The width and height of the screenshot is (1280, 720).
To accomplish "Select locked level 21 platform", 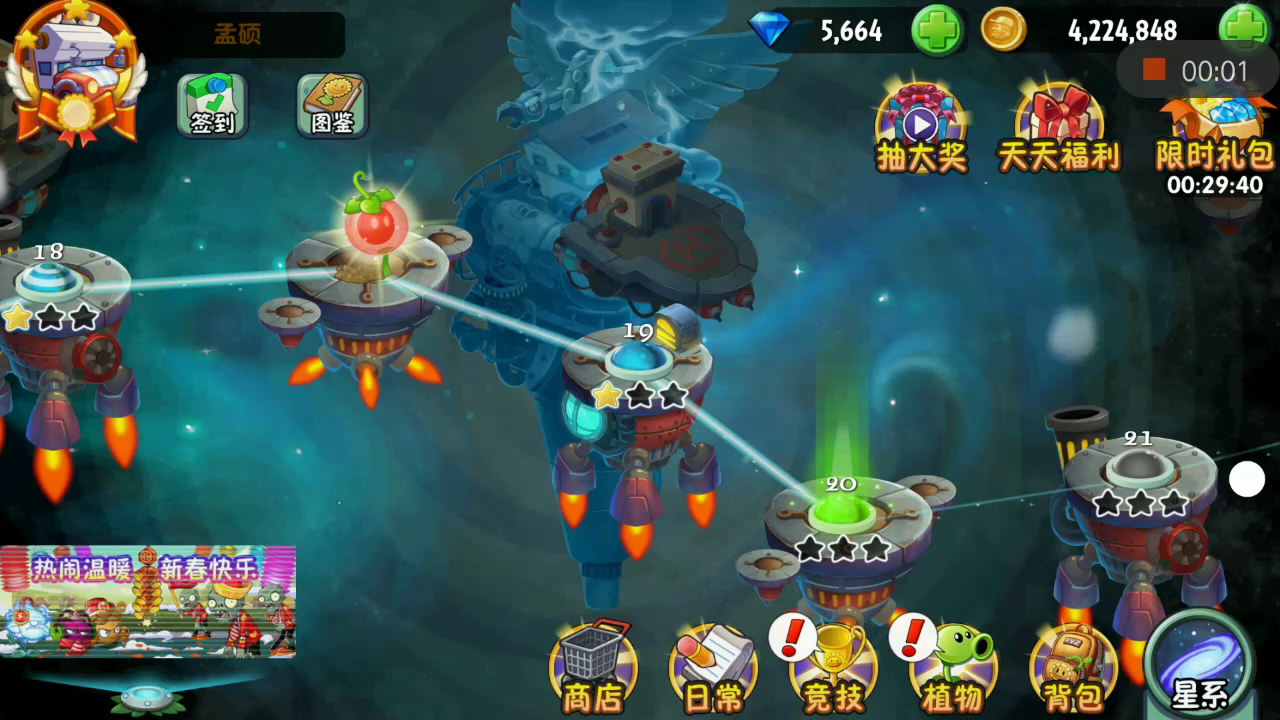I will pyautogui.click(x=1138, y=468).
